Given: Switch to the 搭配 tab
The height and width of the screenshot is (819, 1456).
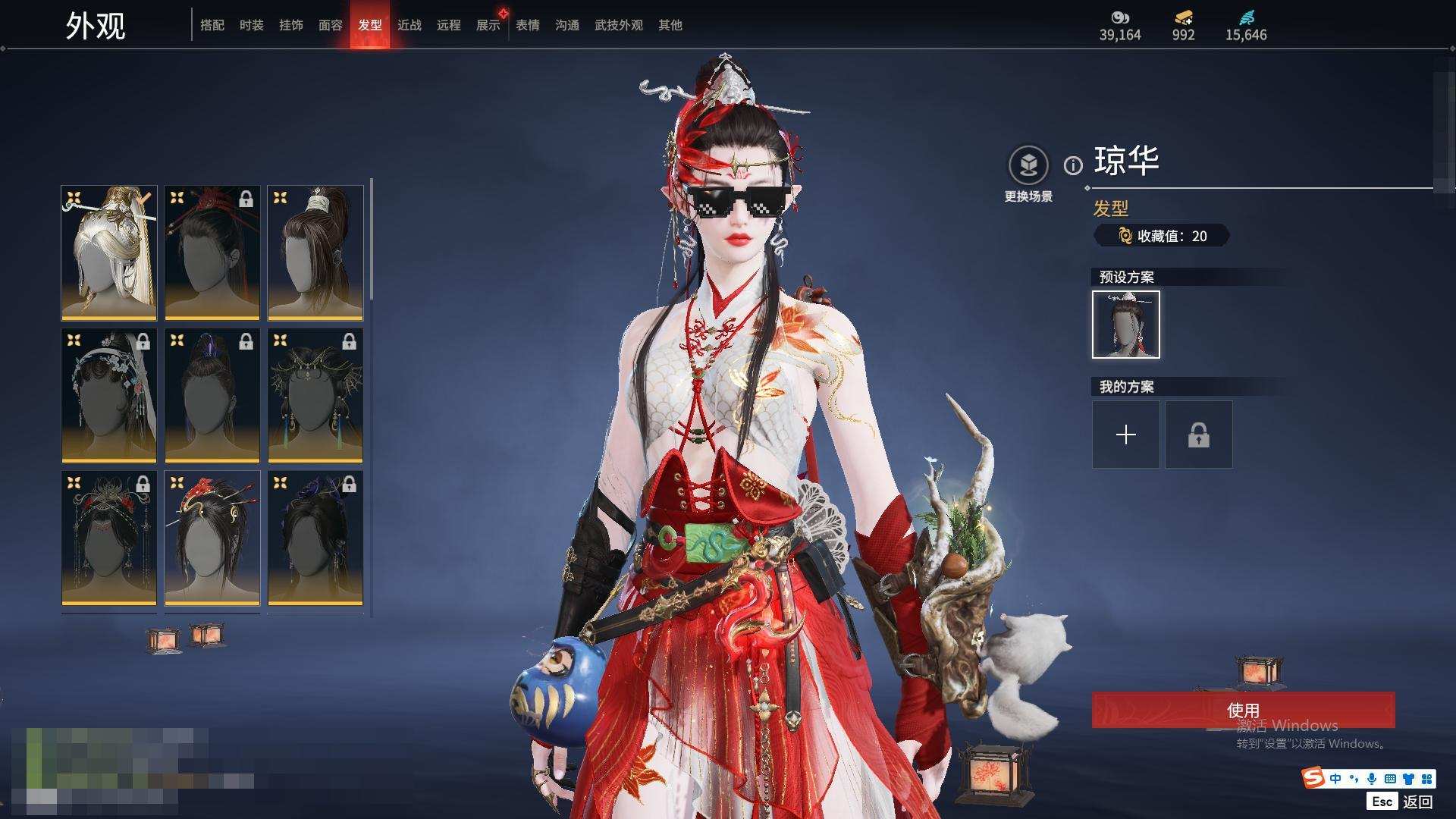Looking at the screenshot, I should tap(212, 25).
